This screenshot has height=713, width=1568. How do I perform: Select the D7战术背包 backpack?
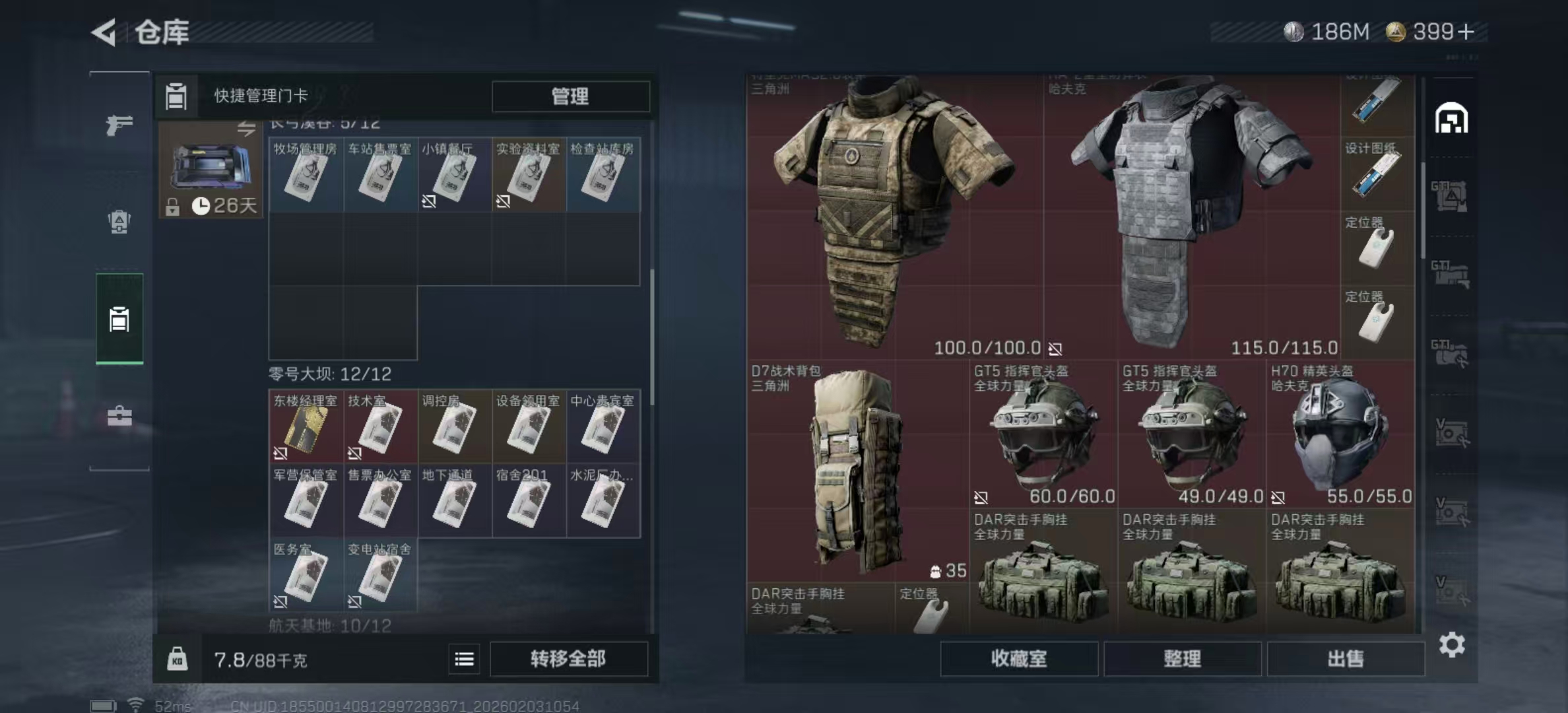[857, 471]
